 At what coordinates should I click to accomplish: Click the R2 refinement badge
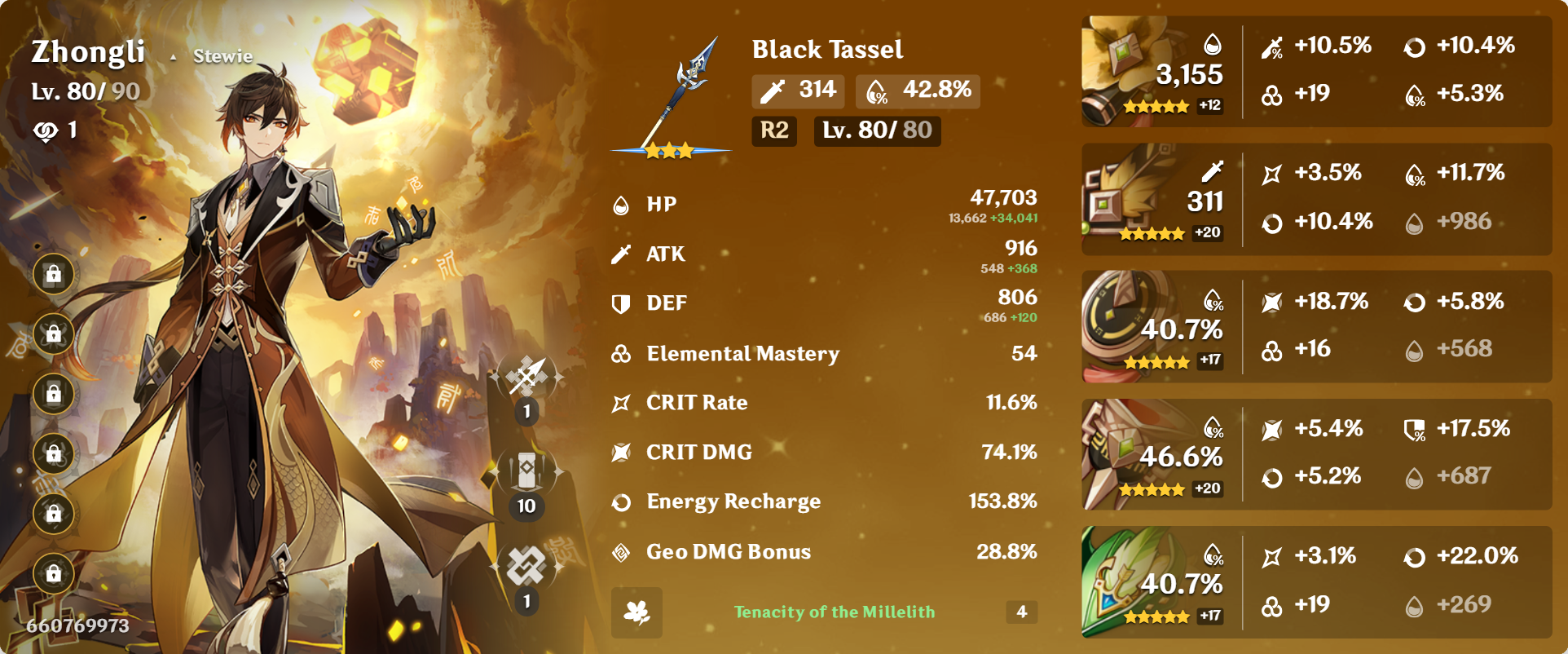[x=773, y=130]
